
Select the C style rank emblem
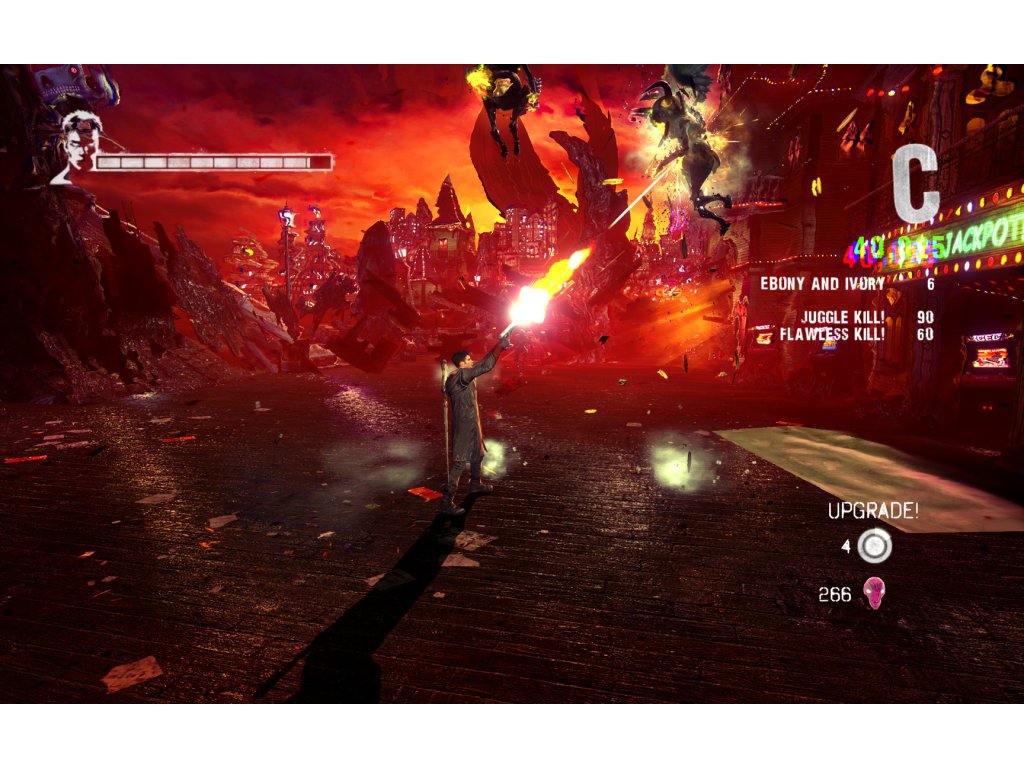916,185
